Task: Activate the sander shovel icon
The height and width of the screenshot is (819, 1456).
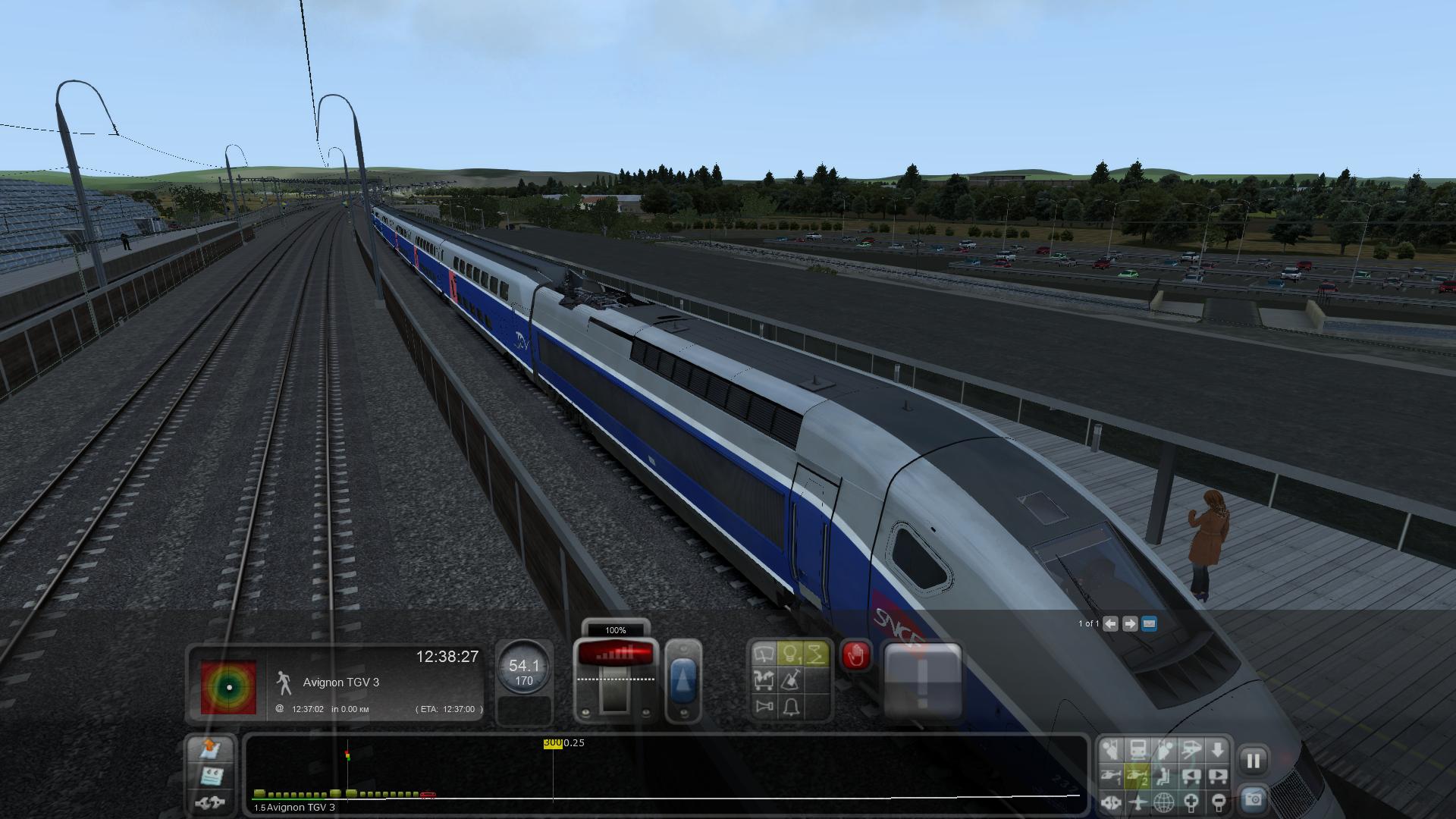Action: (790, 680)
